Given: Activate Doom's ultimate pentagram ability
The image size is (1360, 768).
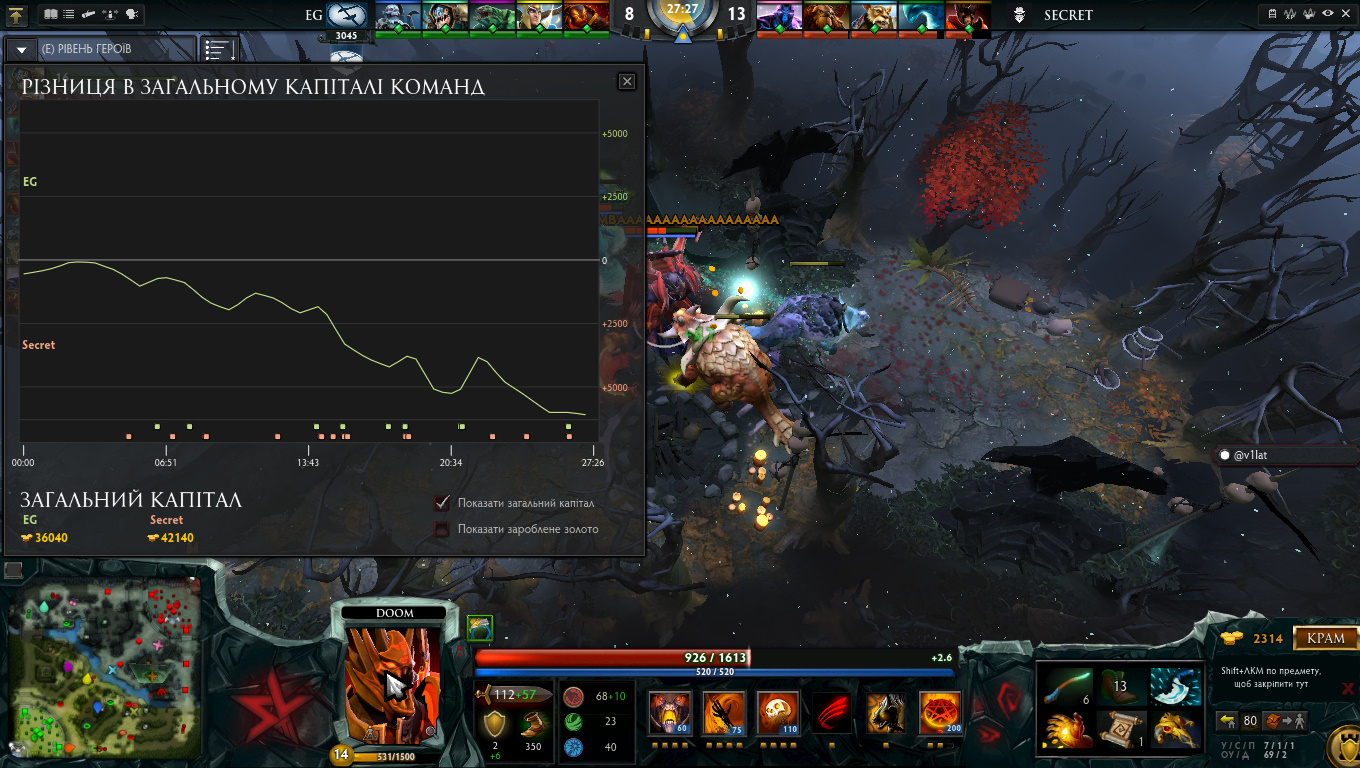Looking at the screenshot, I should tap(940, 712).
